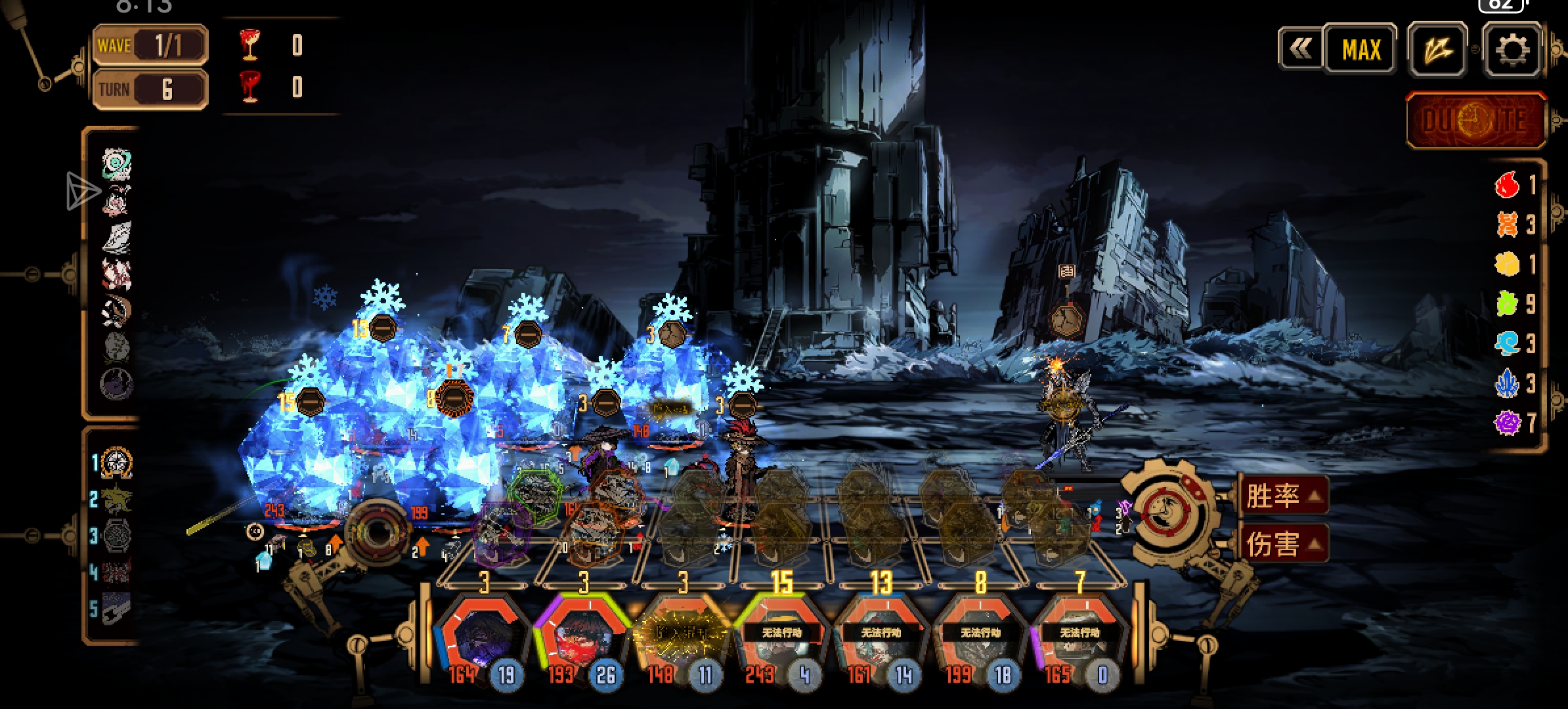1568x709 pixels.
Task: Inspect the red Wrath flame resource icon
Action: pos(1508,185)
